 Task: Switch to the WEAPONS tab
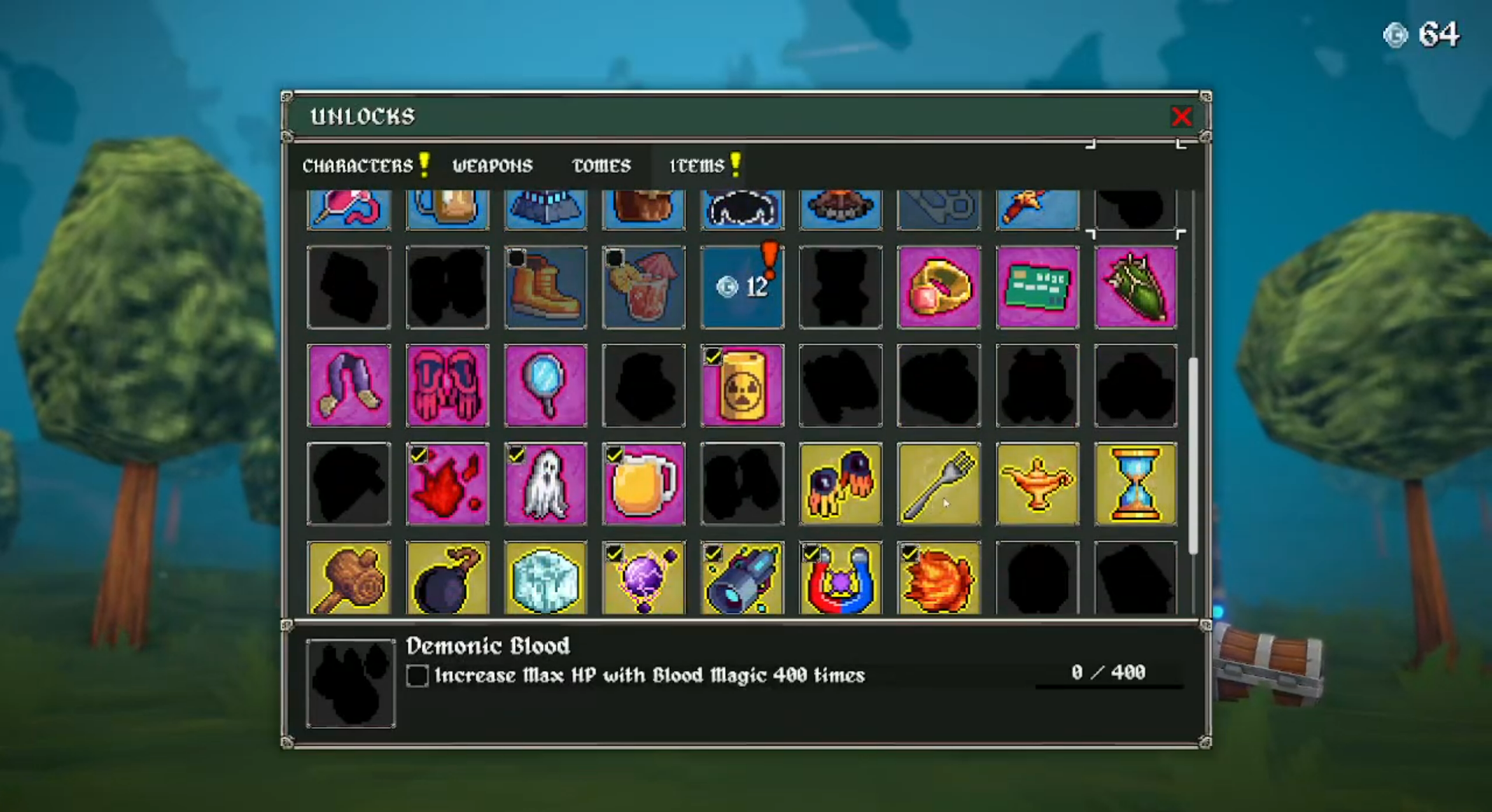(493, 165)
